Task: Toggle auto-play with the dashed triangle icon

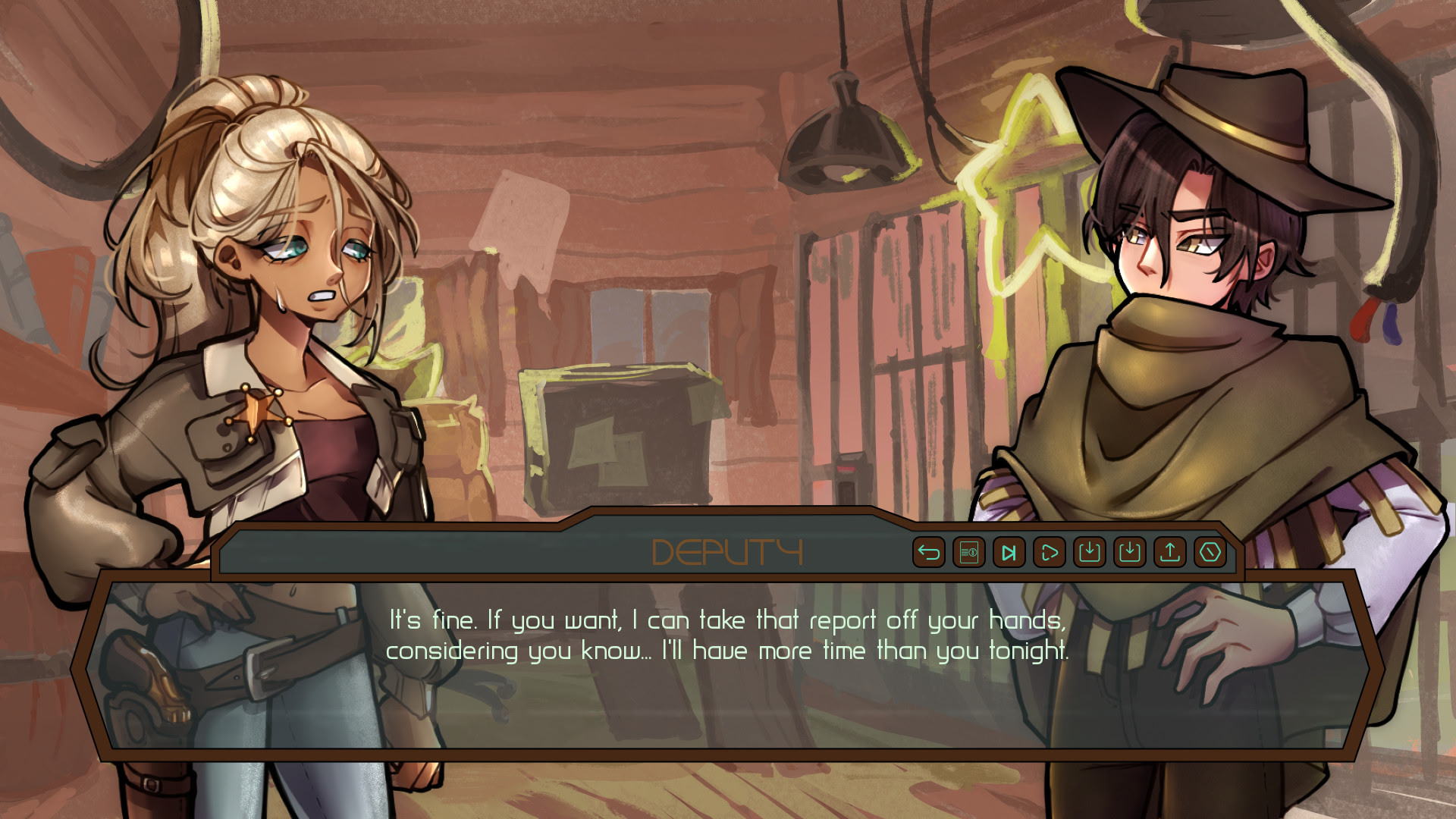Action: (x=1049, y=552)
